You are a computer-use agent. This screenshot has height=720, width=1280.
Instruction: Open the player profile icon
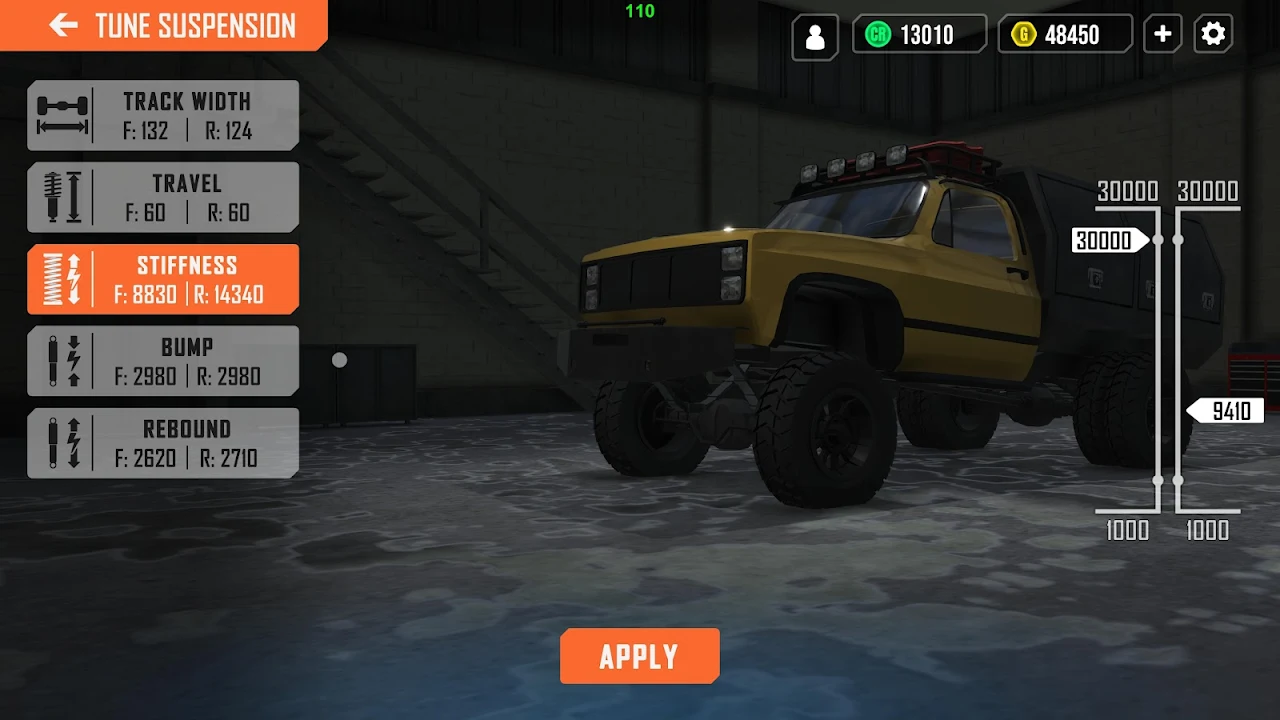pyautogui.click(x=815, y=36)
